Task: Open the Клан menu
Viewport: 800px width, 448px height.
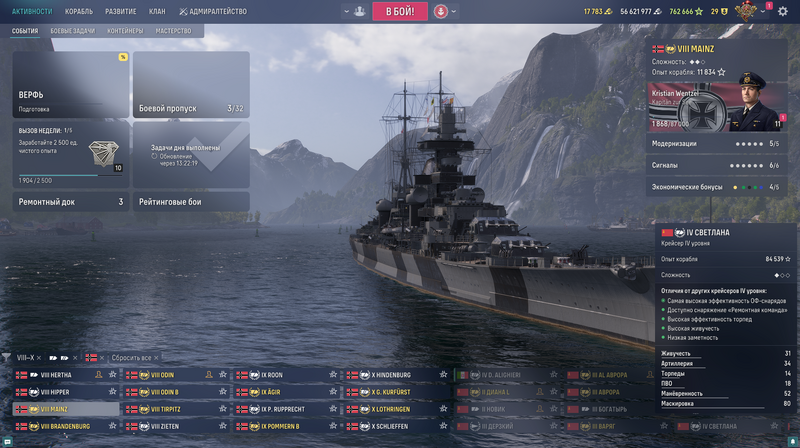Action: pos(159,11)
